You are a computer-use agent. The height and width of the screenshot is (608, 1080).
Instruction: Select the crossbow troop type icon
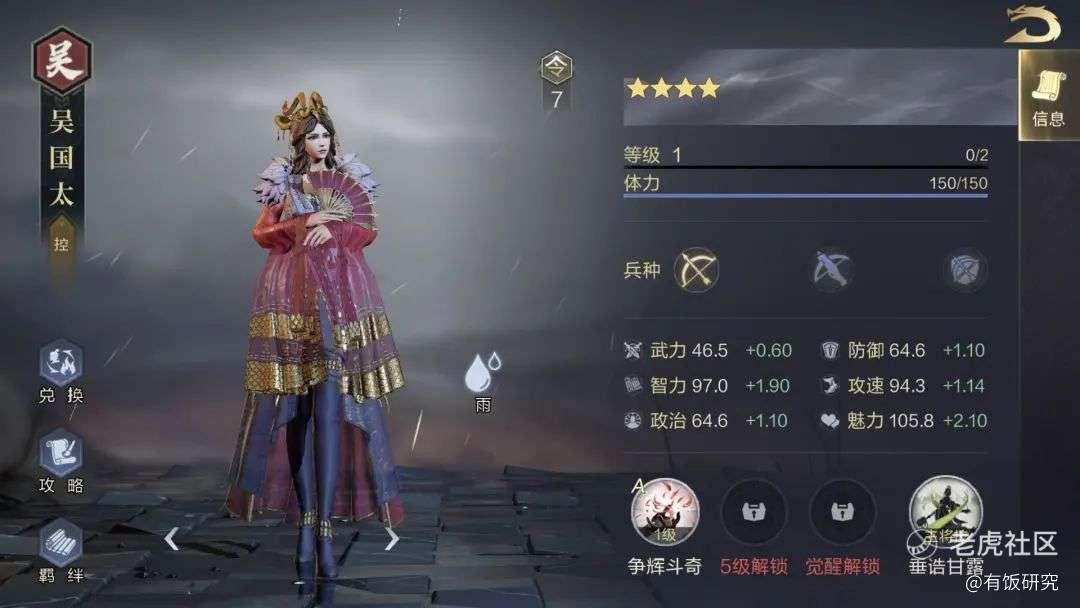click(832, 270)
